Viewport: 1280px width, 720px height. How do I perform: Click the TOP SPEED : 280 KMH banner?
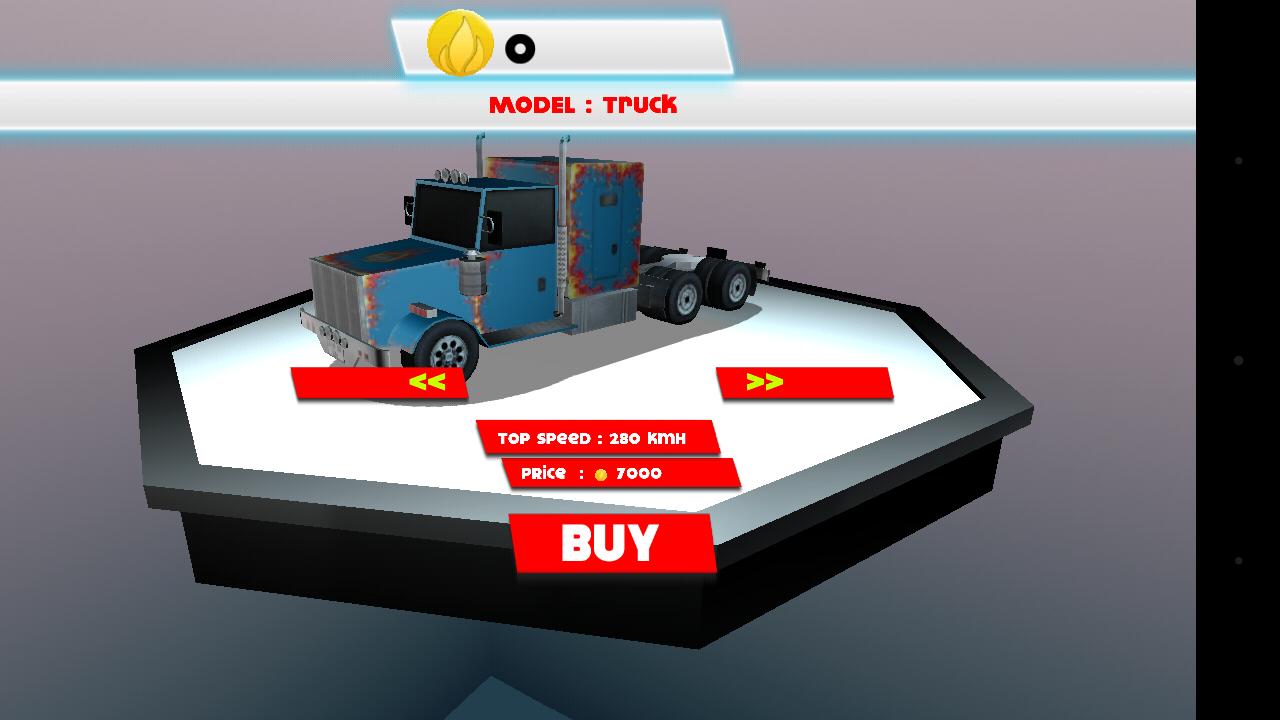pyautogui.click(x=597, y=437)
